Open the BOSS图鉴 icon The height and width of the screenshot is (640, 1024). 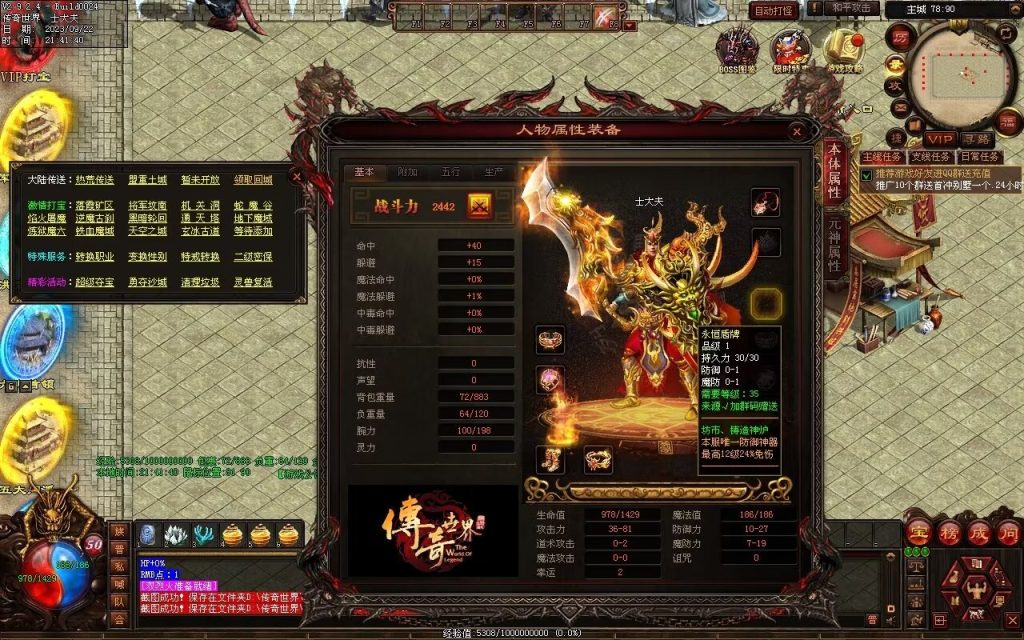[x=737, y=48]
